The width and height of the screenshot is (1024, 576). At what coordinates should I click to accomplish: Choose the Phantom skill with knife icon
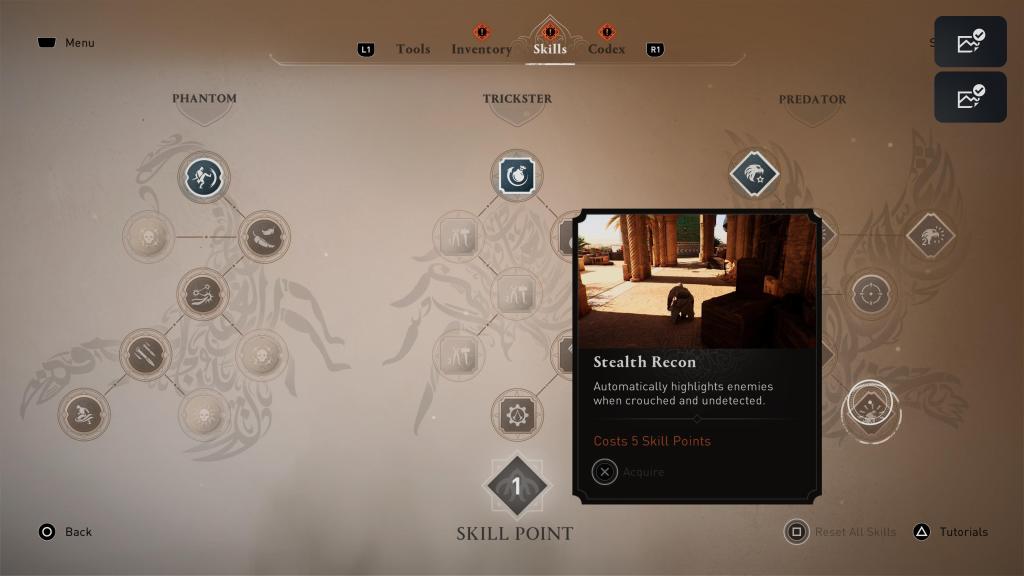pyautogui.click(x=264, y=236)
